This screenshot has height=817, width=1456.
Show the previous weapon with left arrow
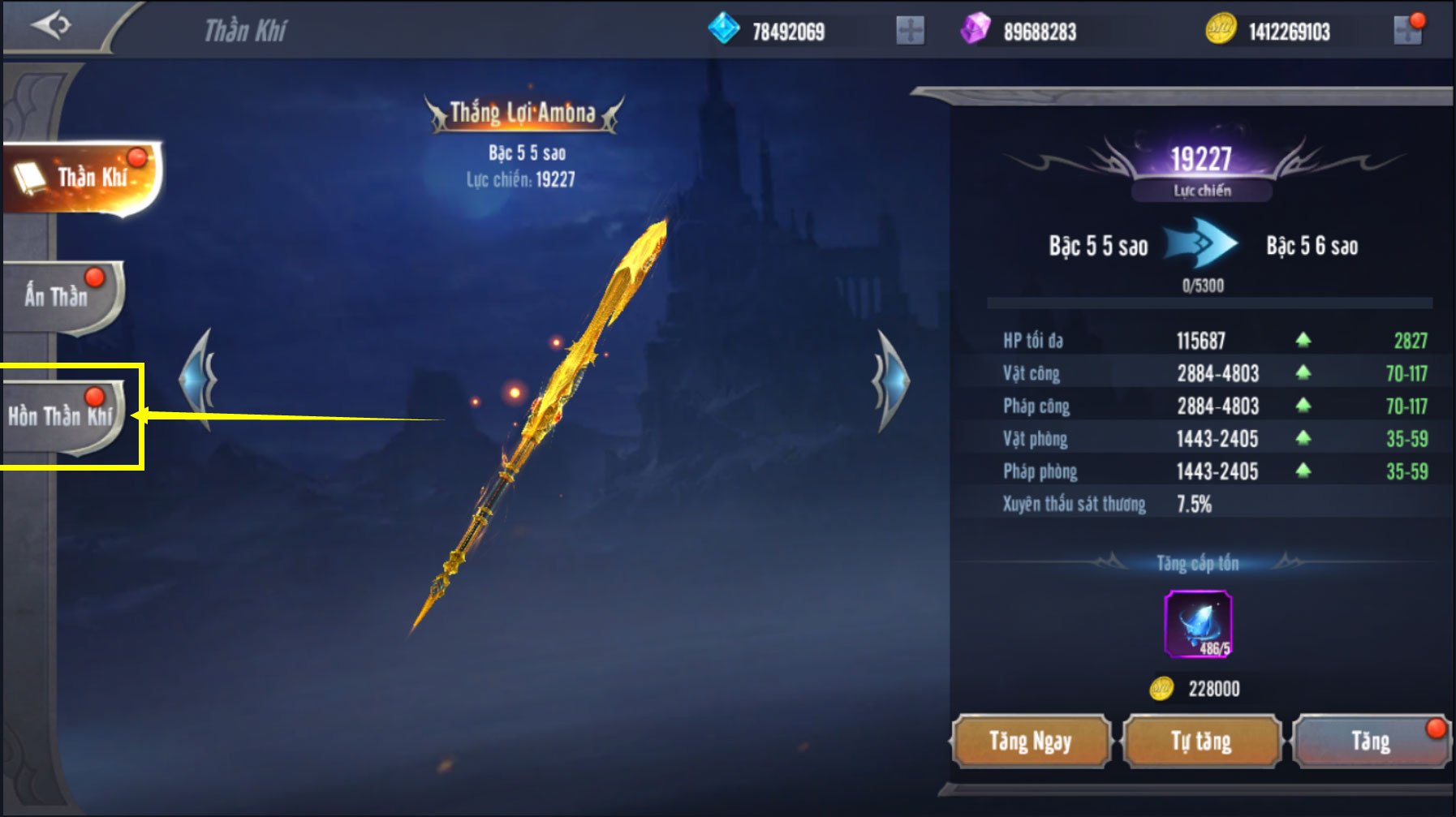(198, 380)
